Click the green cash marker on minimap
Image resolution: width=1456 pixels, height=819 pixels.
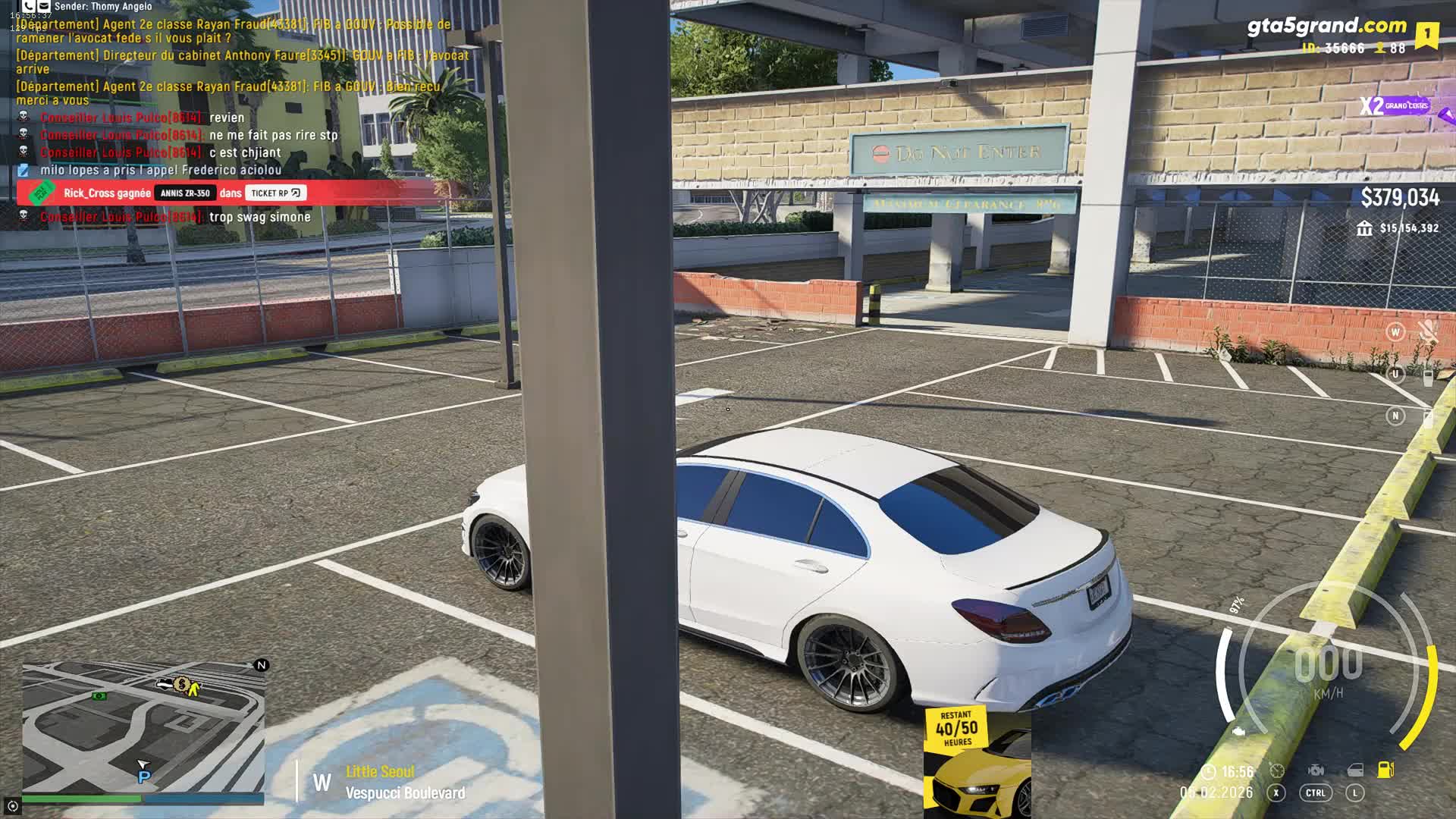pyautogui.click(x=99, y=695)
